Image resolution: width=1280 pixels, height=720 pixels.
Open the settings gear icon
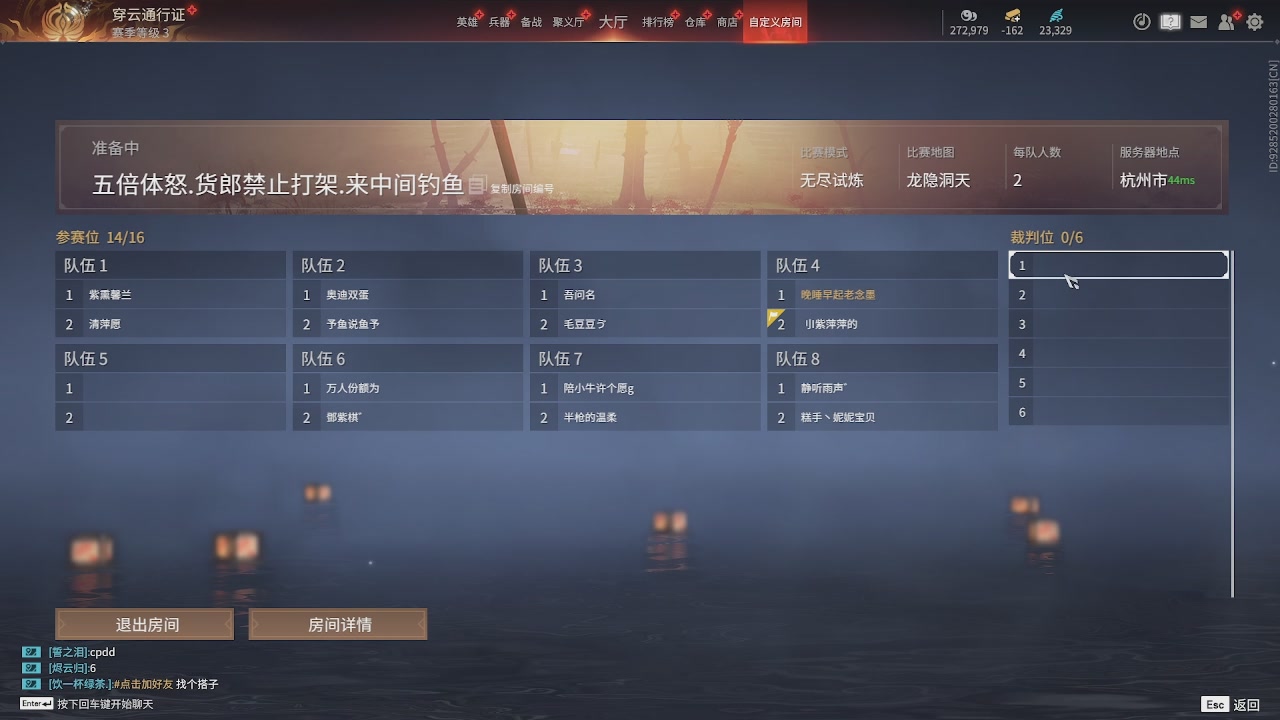click(1254, 21)
